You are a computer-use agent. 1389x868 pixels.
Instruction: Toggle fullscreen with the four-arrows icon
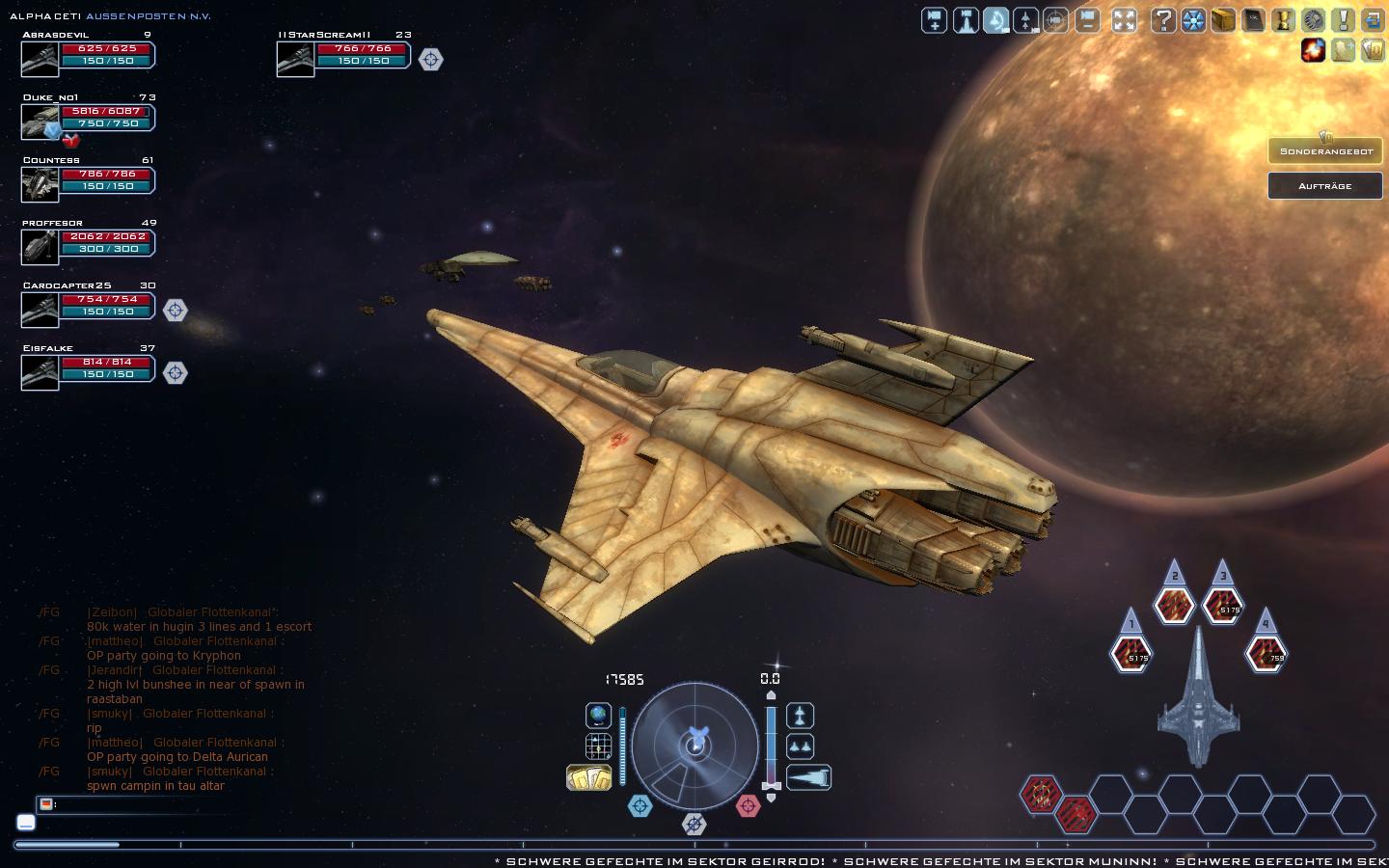(1124, 20)
